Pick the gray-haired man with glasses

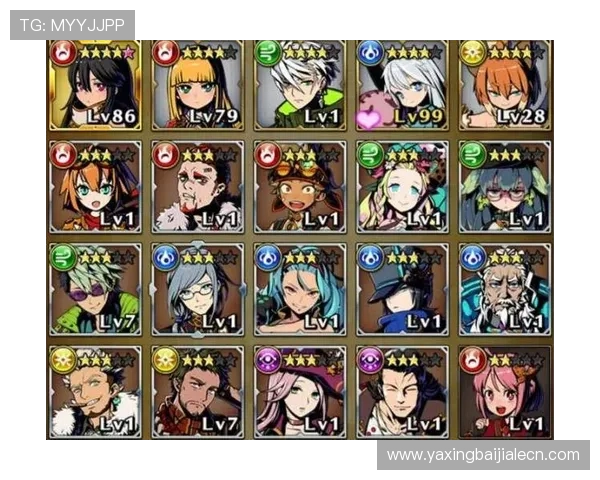pos(197,289)
